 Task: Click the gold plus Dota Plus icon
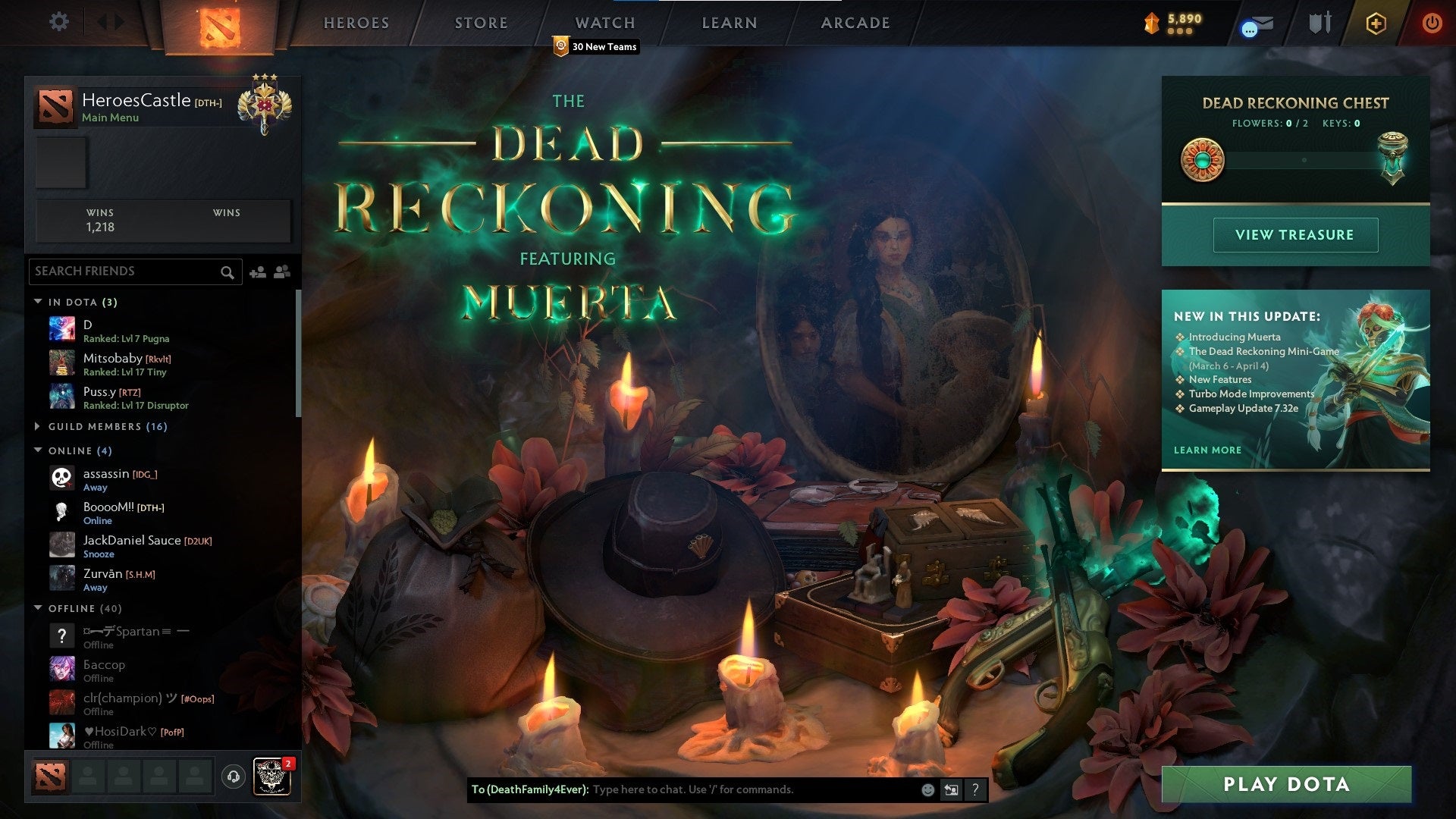coord(1376,23)
